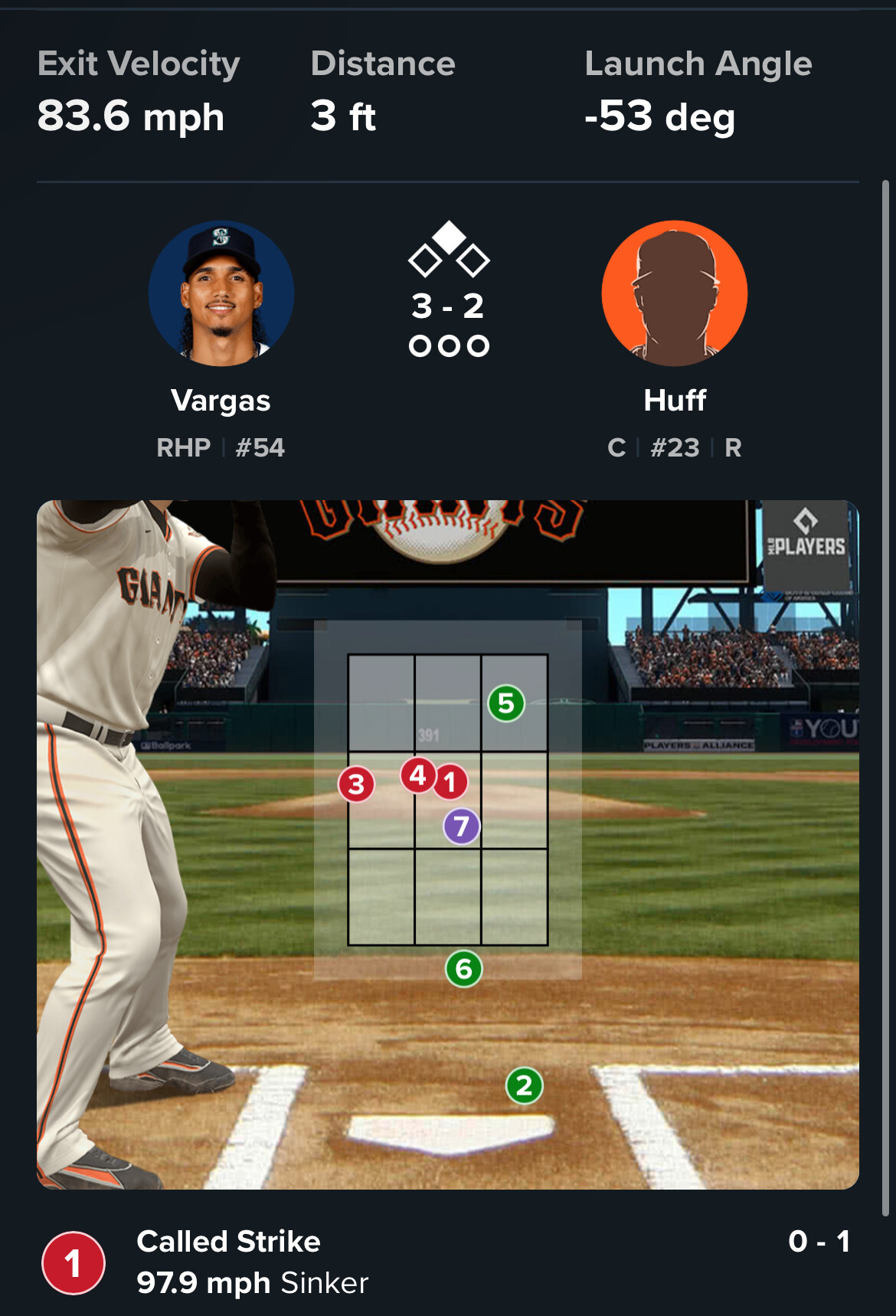The image size is (896, 1316).
Task: Select pitch marker 1 in the strike zone
Action: [450, 782]
